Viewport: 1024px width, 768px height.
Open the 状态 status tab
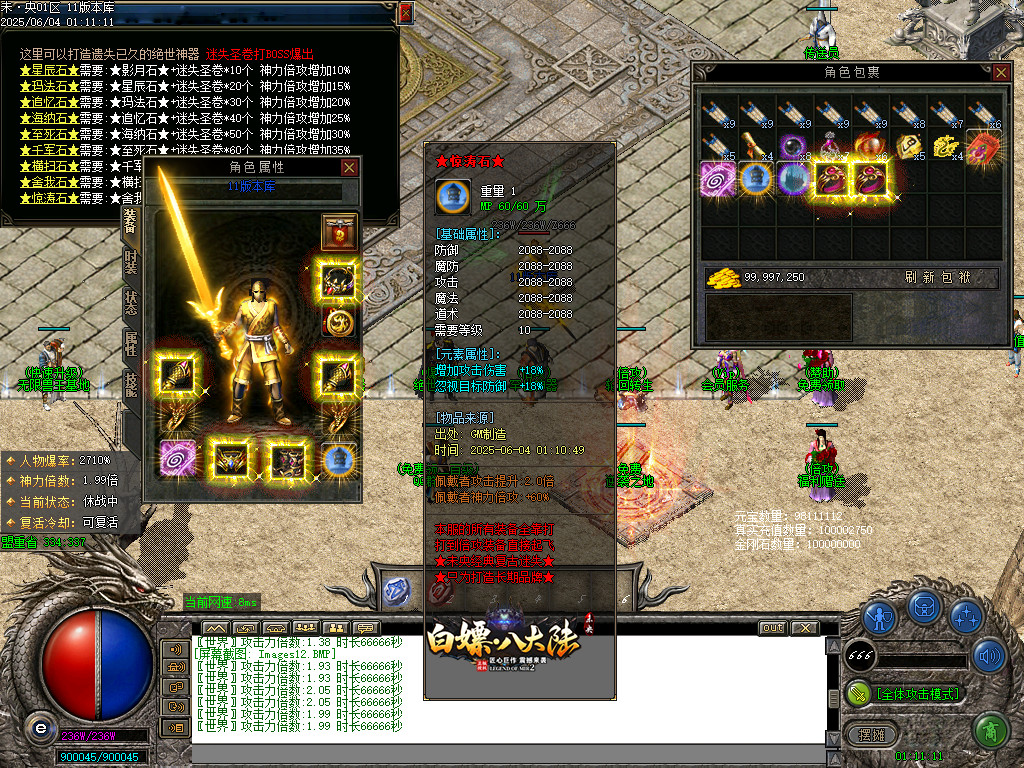(131, 303)
